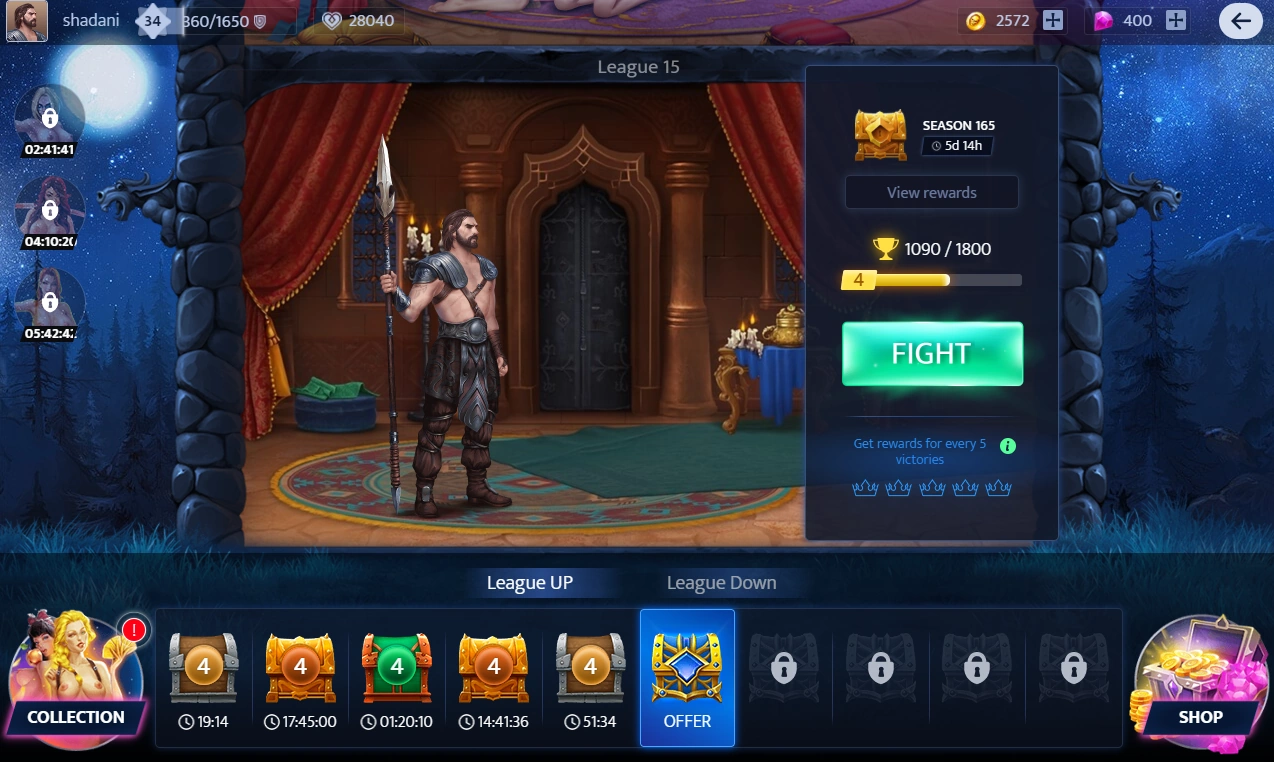Select the silver chest with 19:14 timer
Viewport: 1274px width, 762px height.
coord(203,668)
